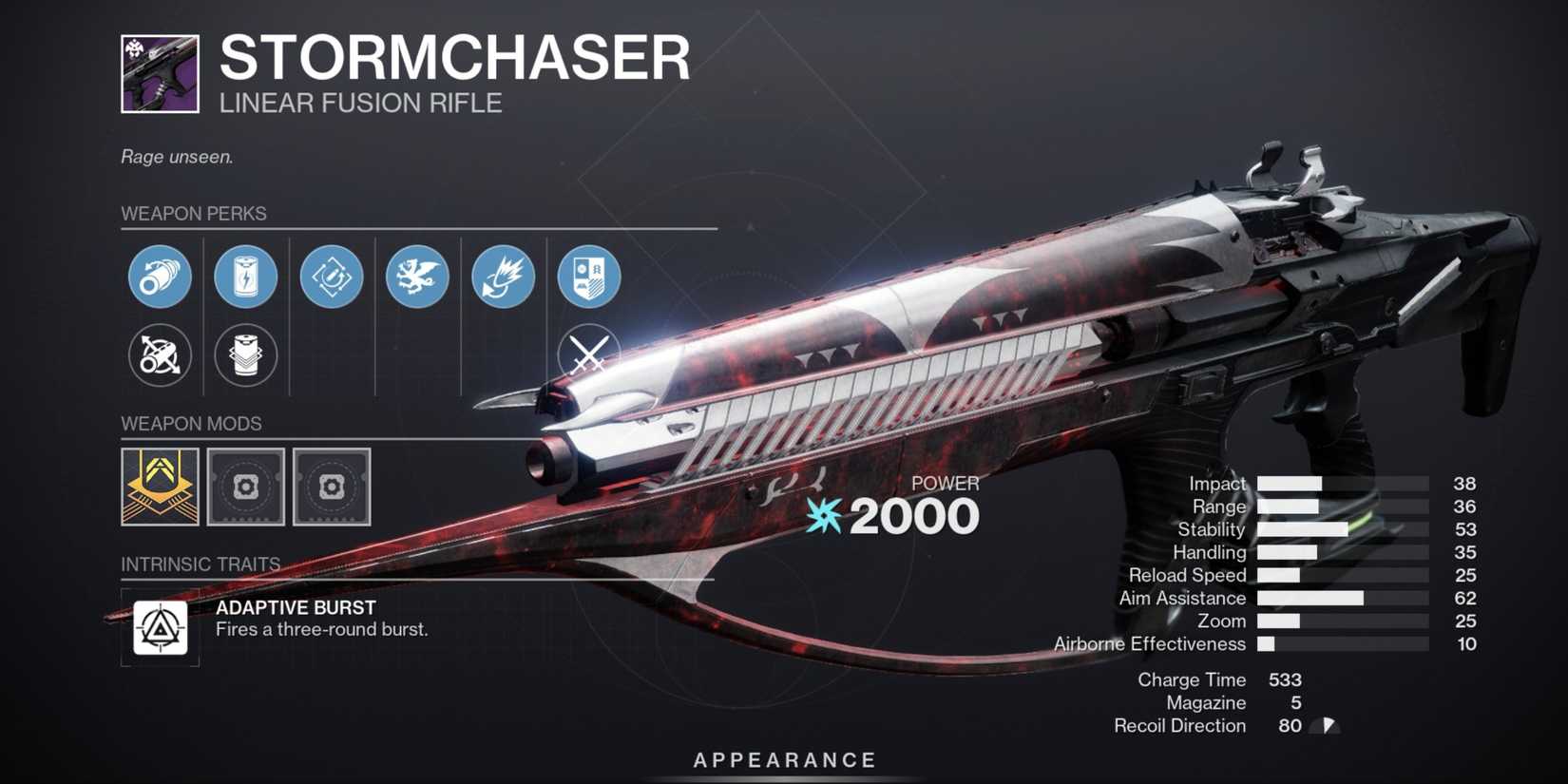Screen dimensions: 1568x784
Task: Select the battery magazine perk
Action: tap(245, 277)
